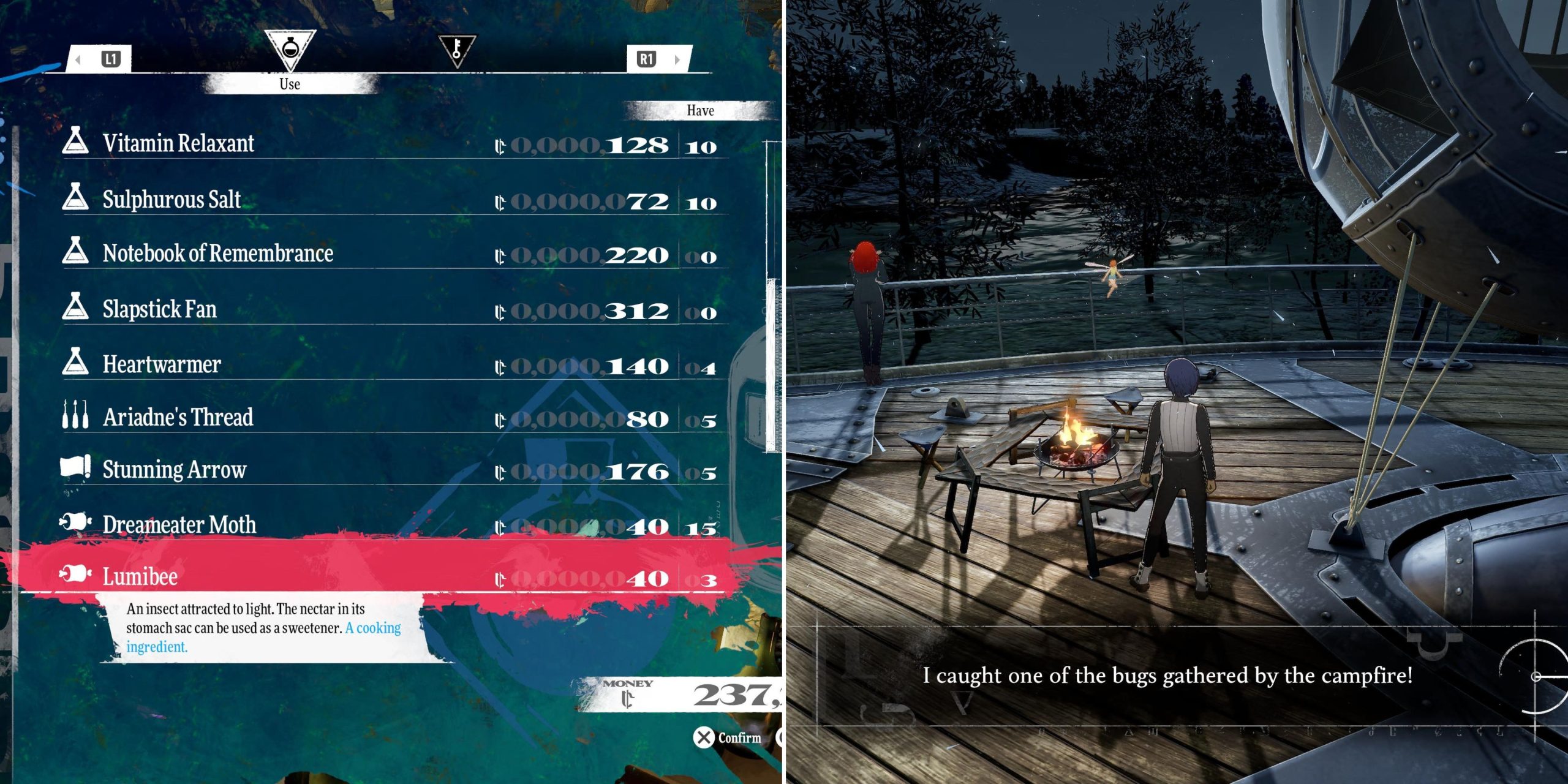Open the key items tab
Screen dimensions: 1568x784
[457, 50]
